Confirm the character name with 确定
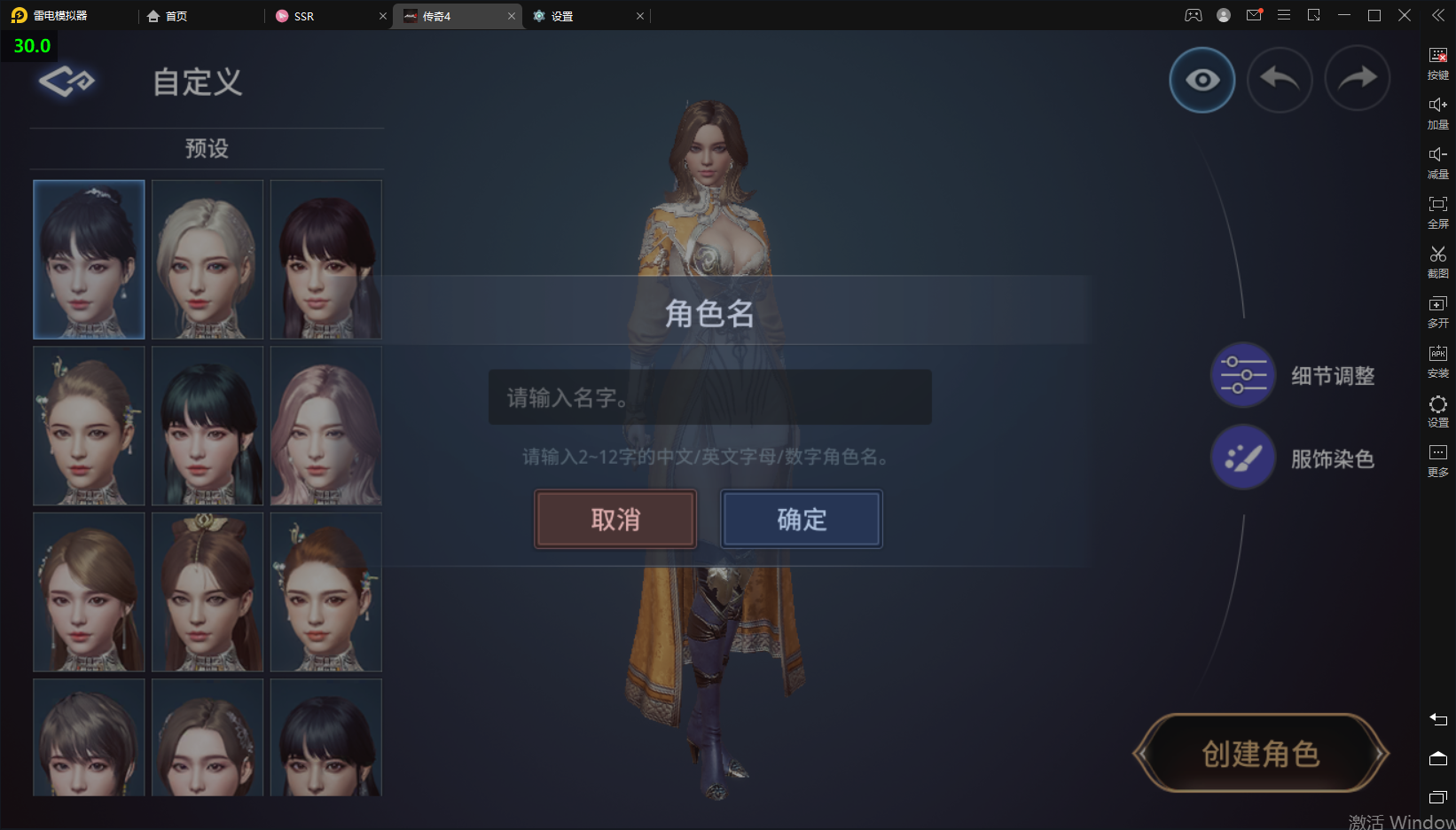Screen dimensions: 1456x830 [802, 519]
